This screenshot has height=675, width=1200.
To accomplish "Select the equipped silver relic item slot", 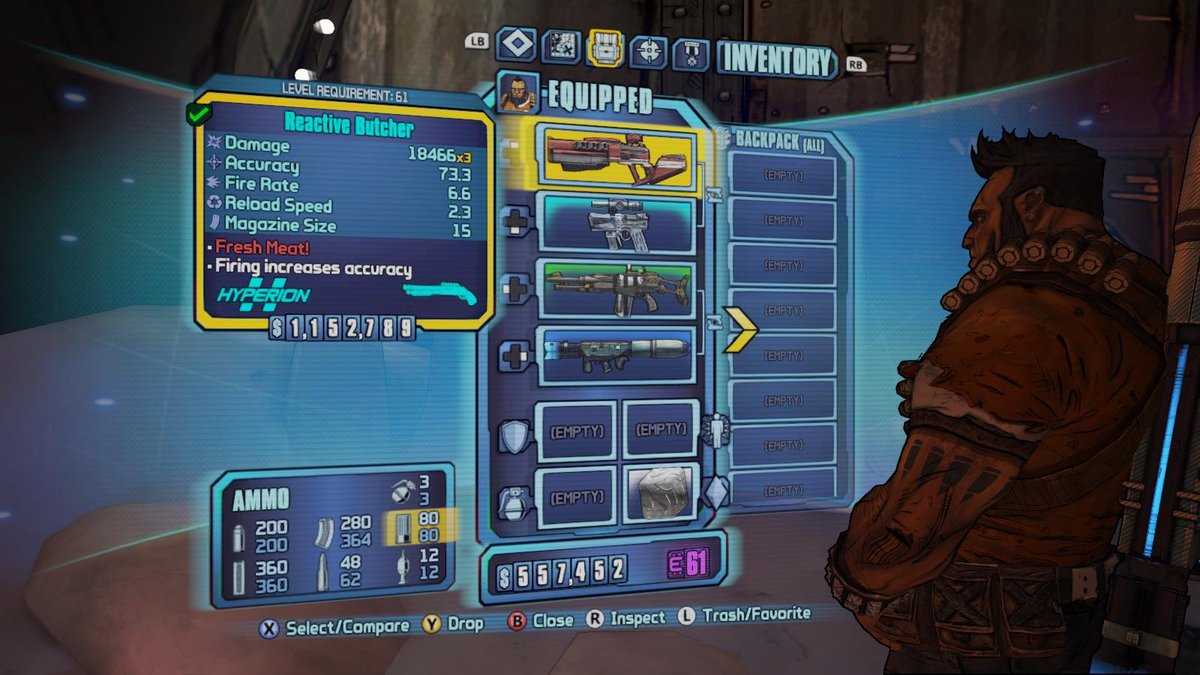I will (x=661, y=492).
